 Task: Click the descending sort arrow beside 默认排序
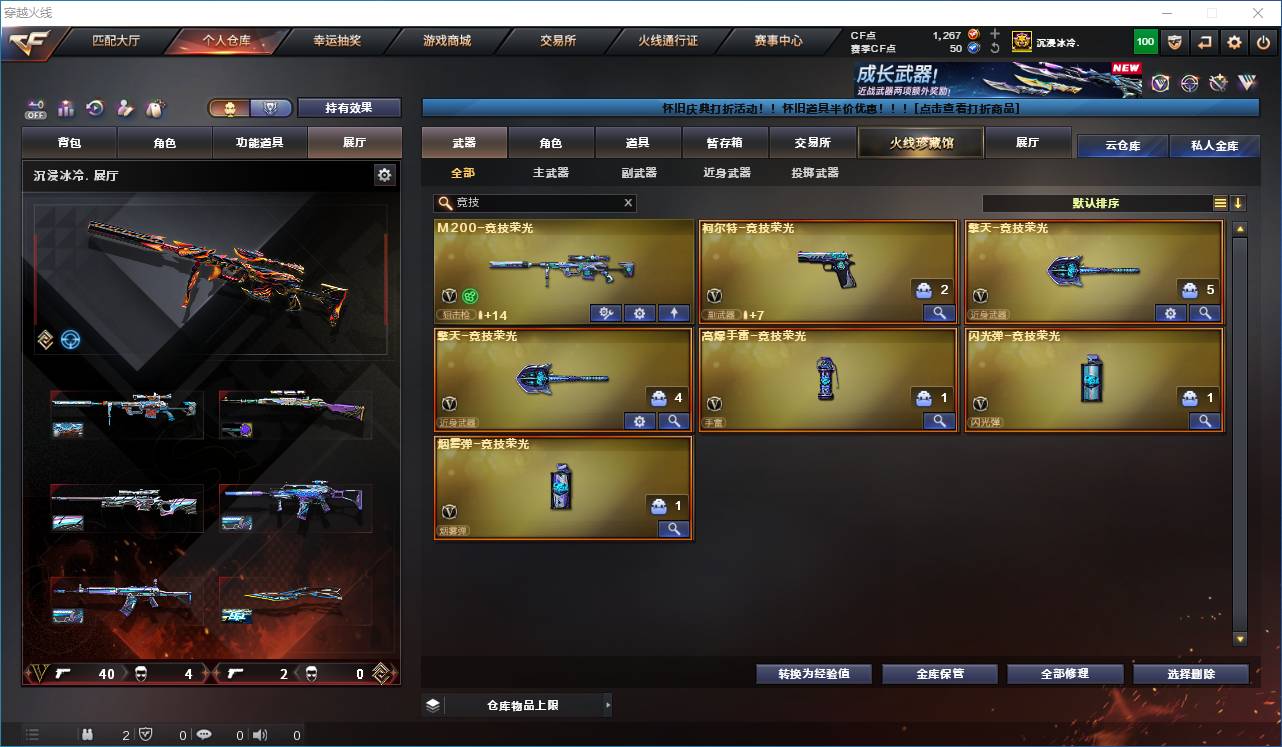[x=1239, y=203]
